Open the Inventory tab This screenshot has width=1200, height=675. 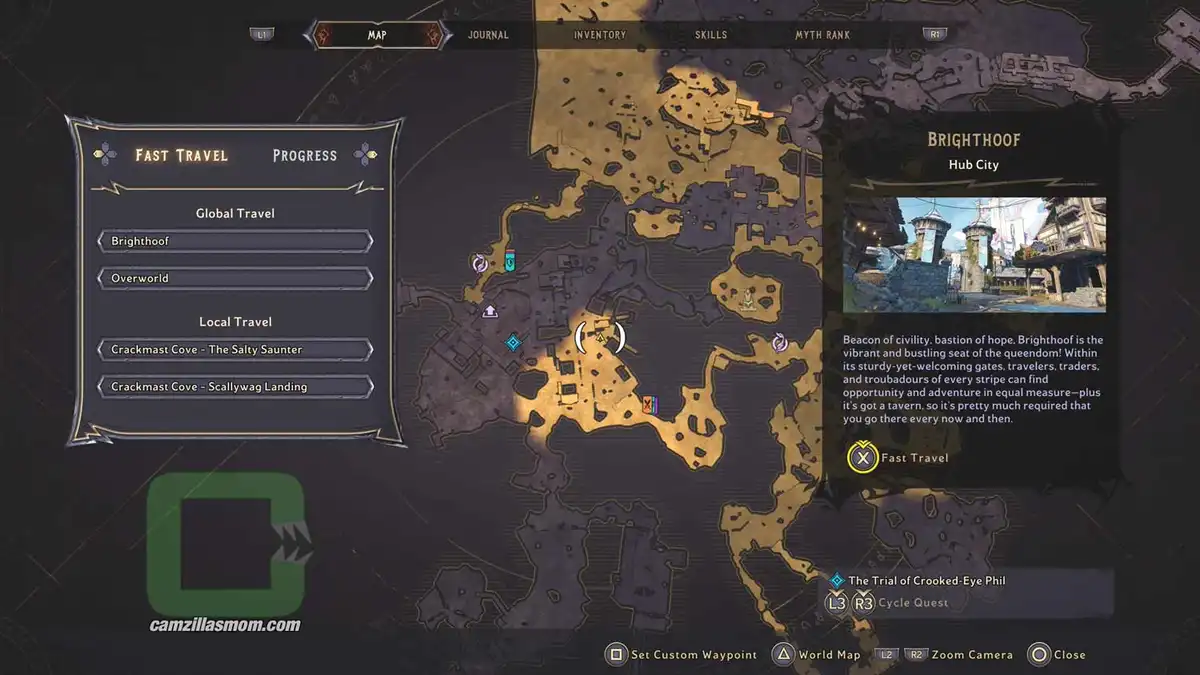(599, 35)
